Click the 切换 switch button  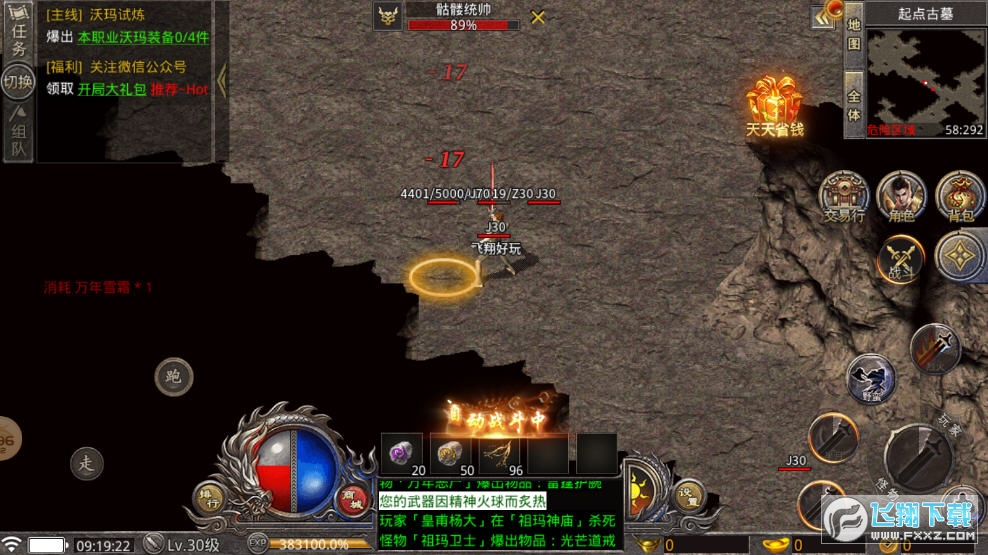[x=18, y=82]
